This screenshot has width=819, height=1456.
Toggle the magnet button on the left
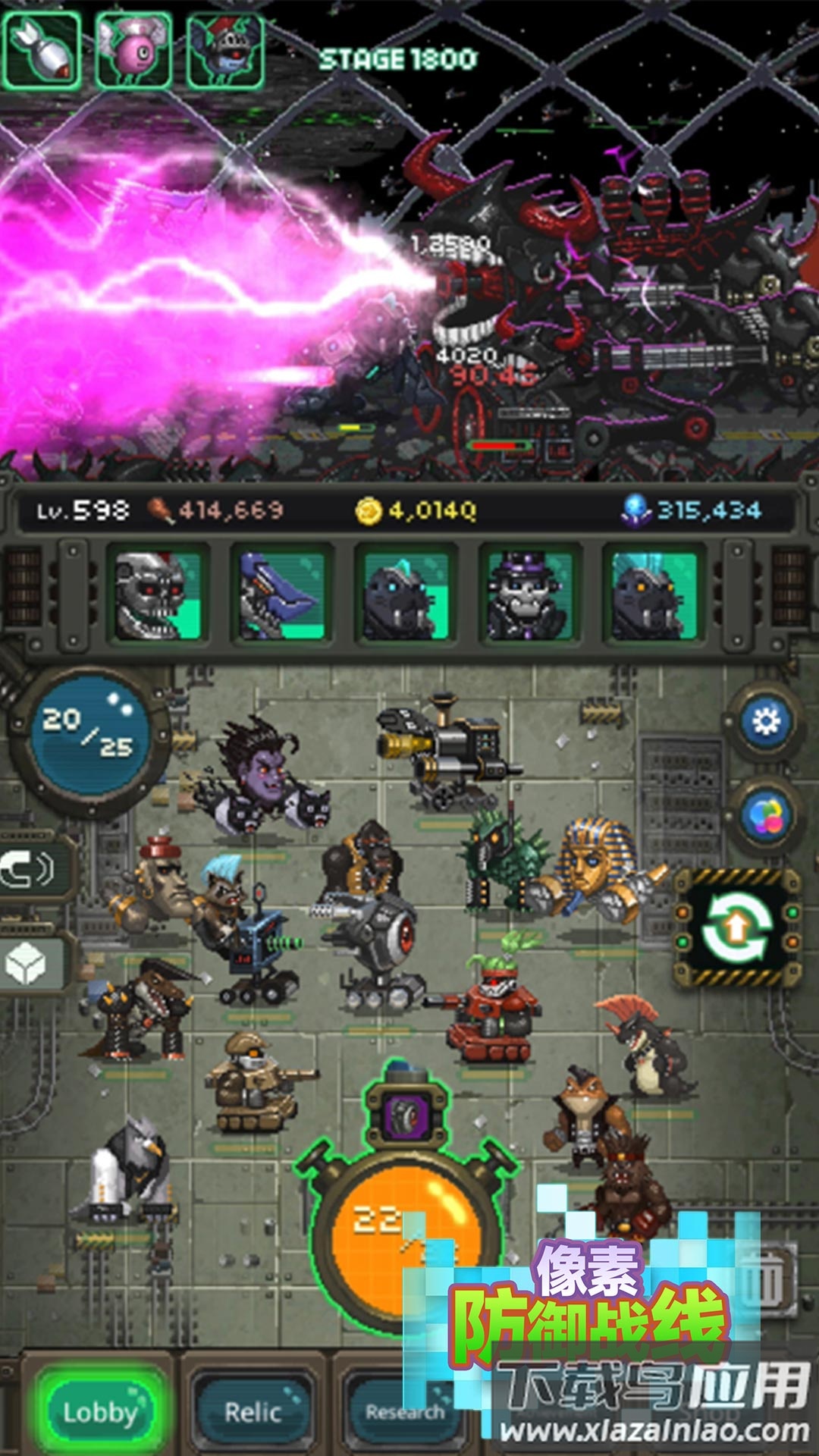click(30, 869)
